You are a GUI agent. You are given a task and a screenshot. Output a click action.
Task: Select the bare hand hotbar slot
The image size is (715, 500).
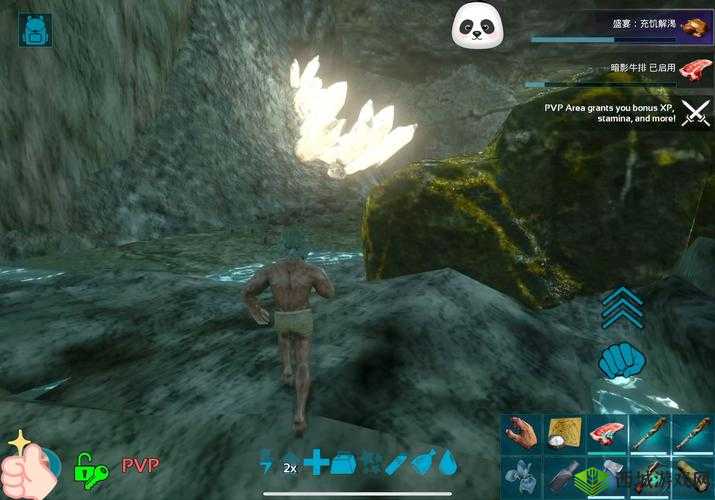(521, 434)
